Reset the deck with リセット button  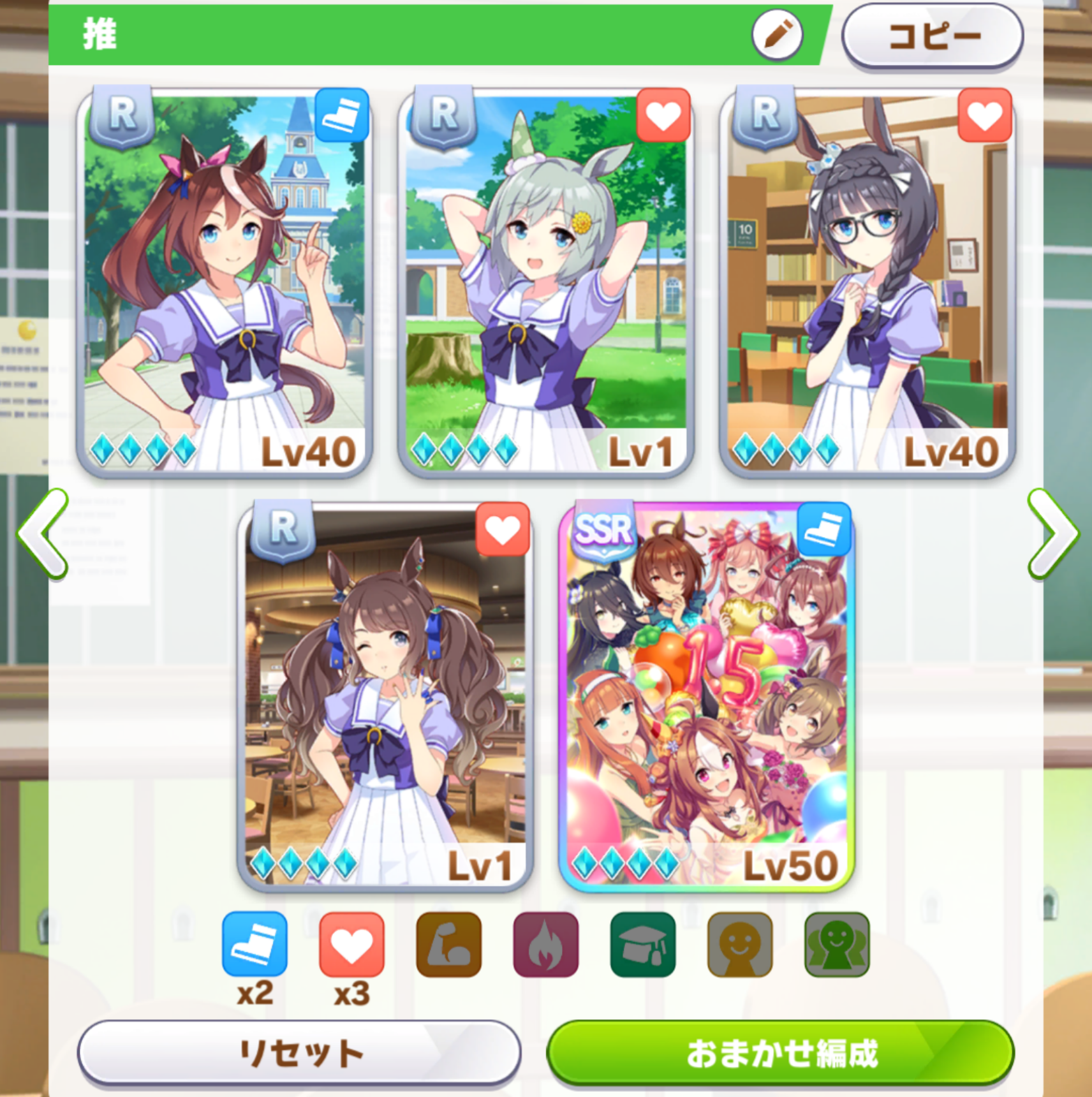[x=299, y=1052]
